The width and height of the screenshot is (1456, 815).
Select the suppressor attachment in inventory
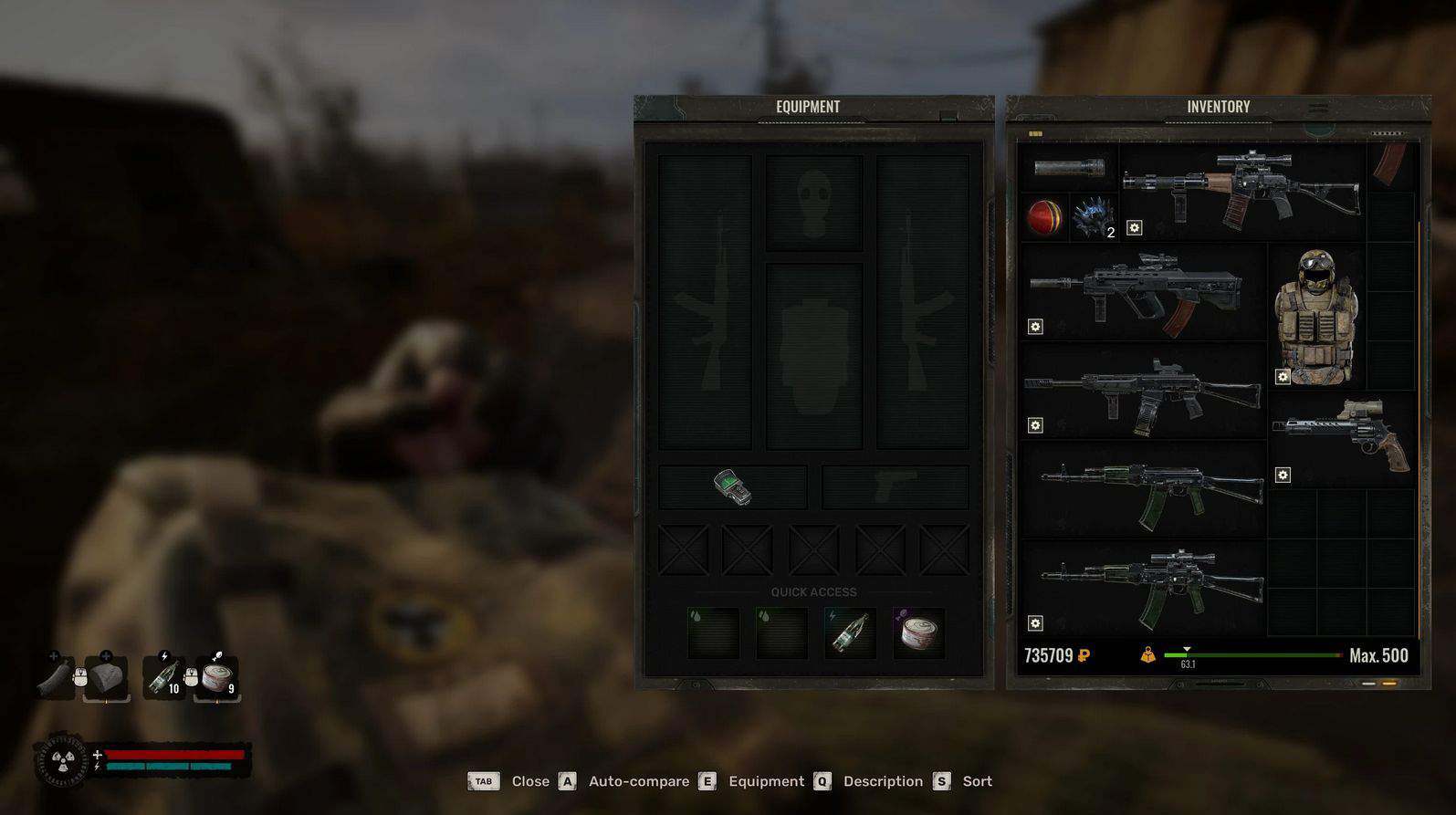pos(1069,168)
